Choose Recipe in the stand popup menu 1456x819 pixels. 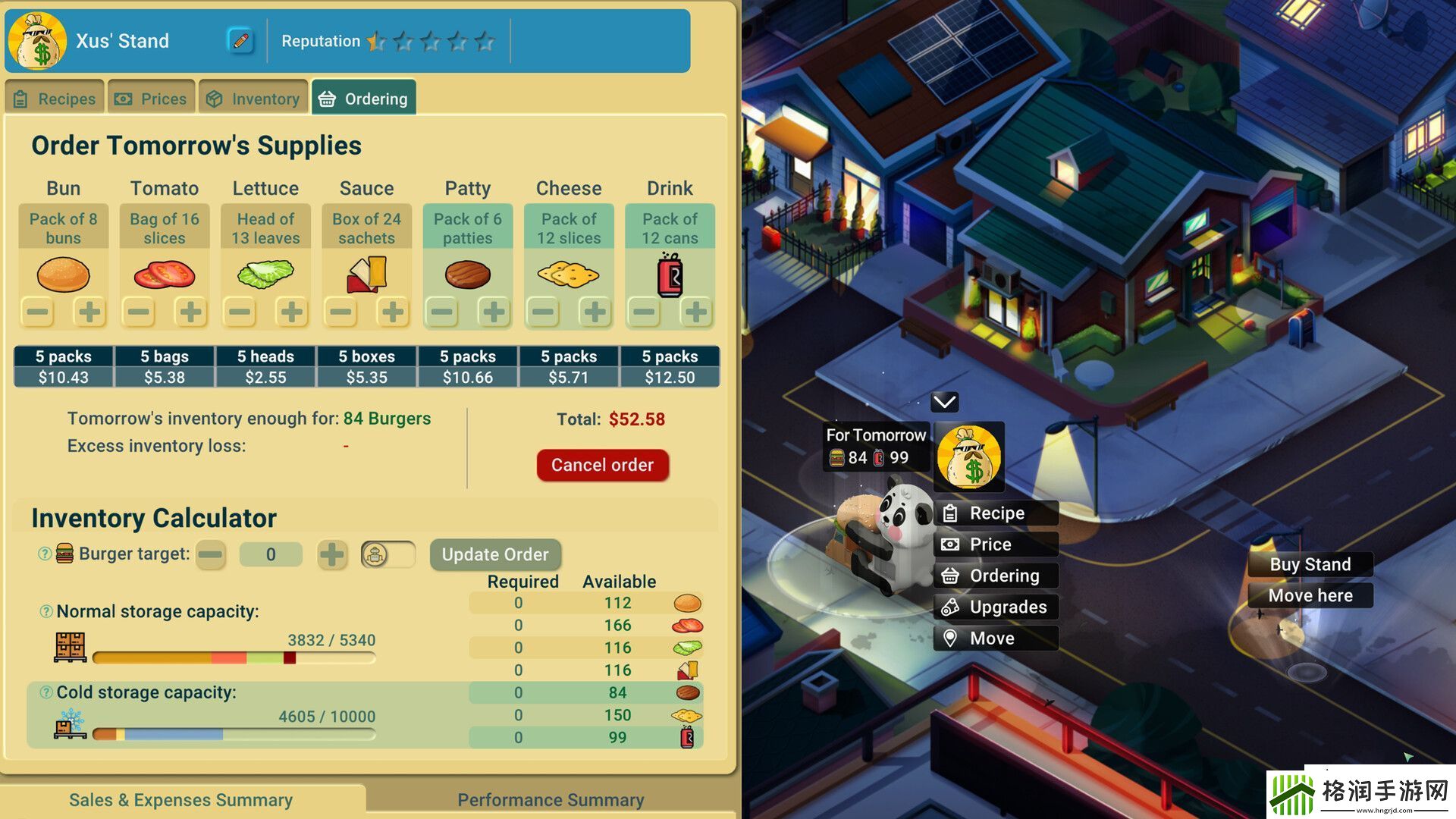point(995,513)
